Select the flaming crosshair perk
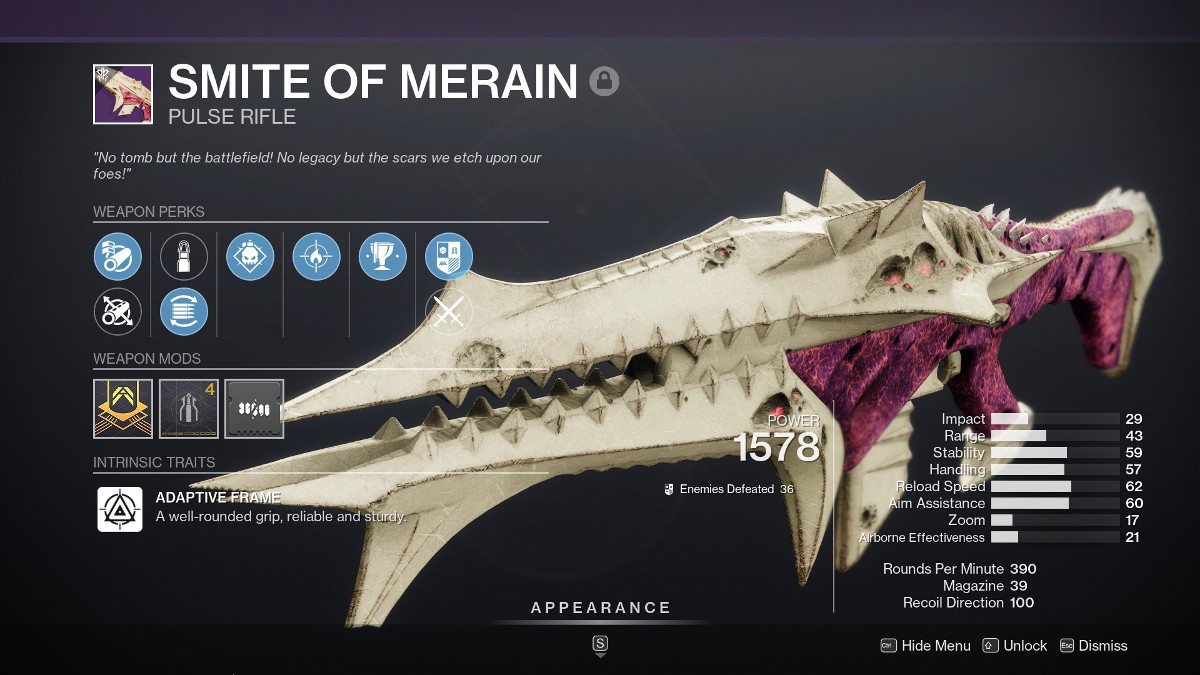 coord(316,257)
